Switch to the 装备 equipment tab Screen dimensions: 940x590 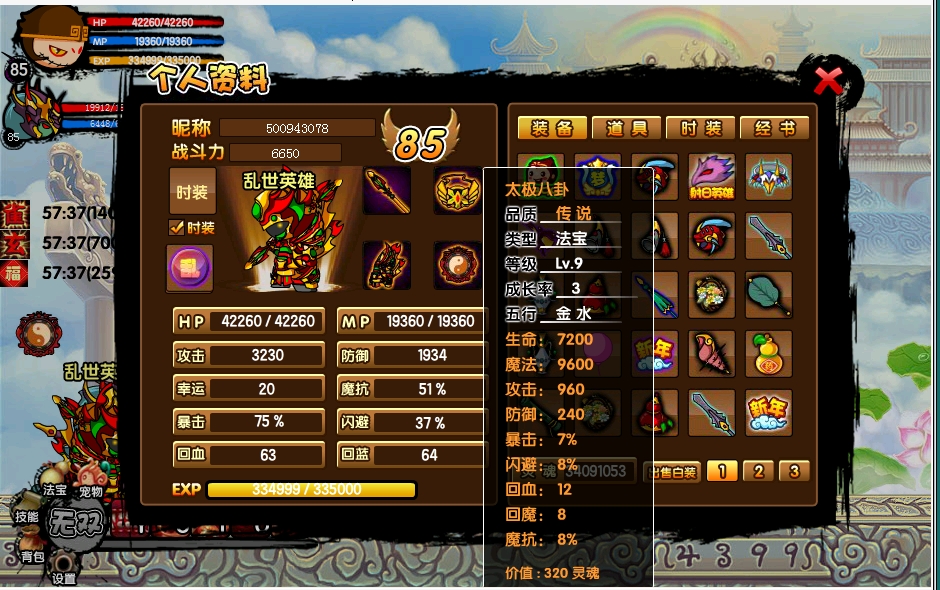[x=552, y=128]
